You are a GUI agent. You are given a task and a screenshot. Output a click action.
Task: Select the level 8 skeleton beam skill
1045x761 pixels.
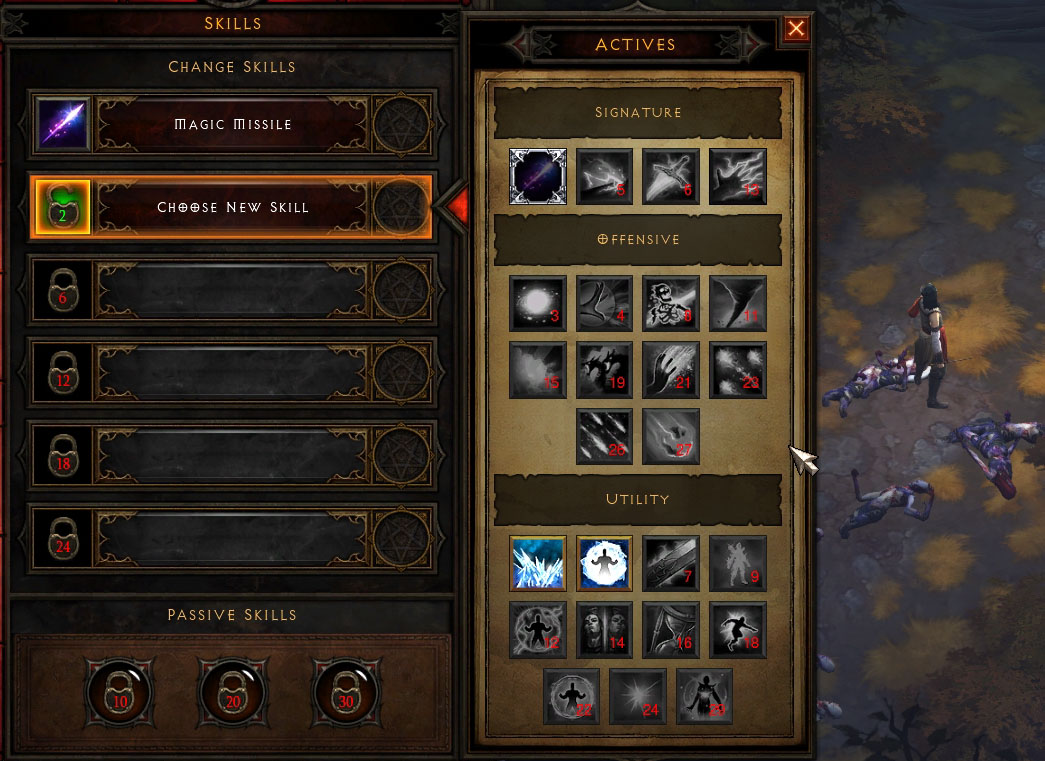pyautogui.click(x=671, y=304)
